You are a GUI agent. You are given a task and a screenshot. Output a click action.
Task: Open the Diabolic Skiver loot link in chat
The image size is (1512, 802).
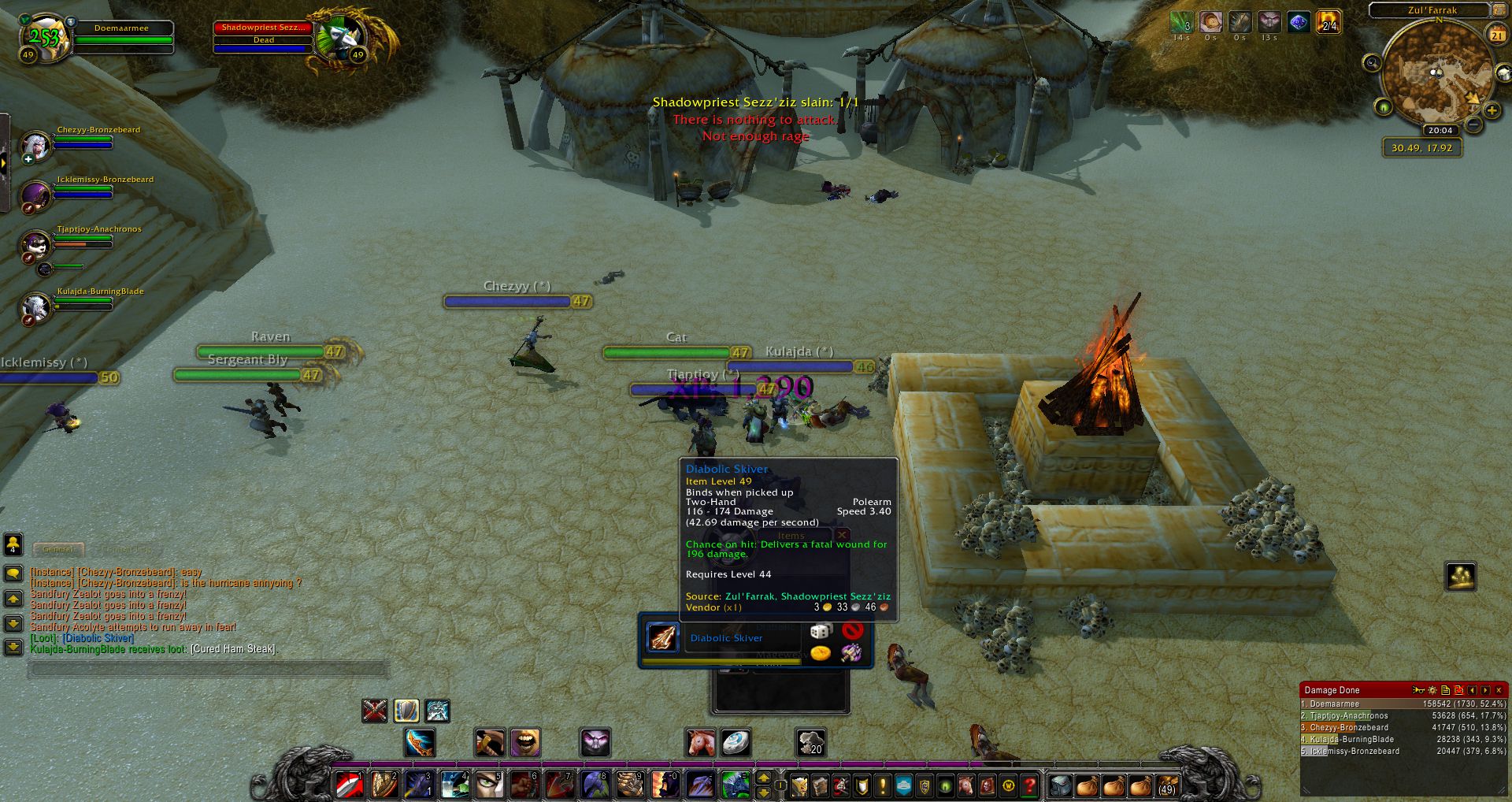[x=98, y=638]
